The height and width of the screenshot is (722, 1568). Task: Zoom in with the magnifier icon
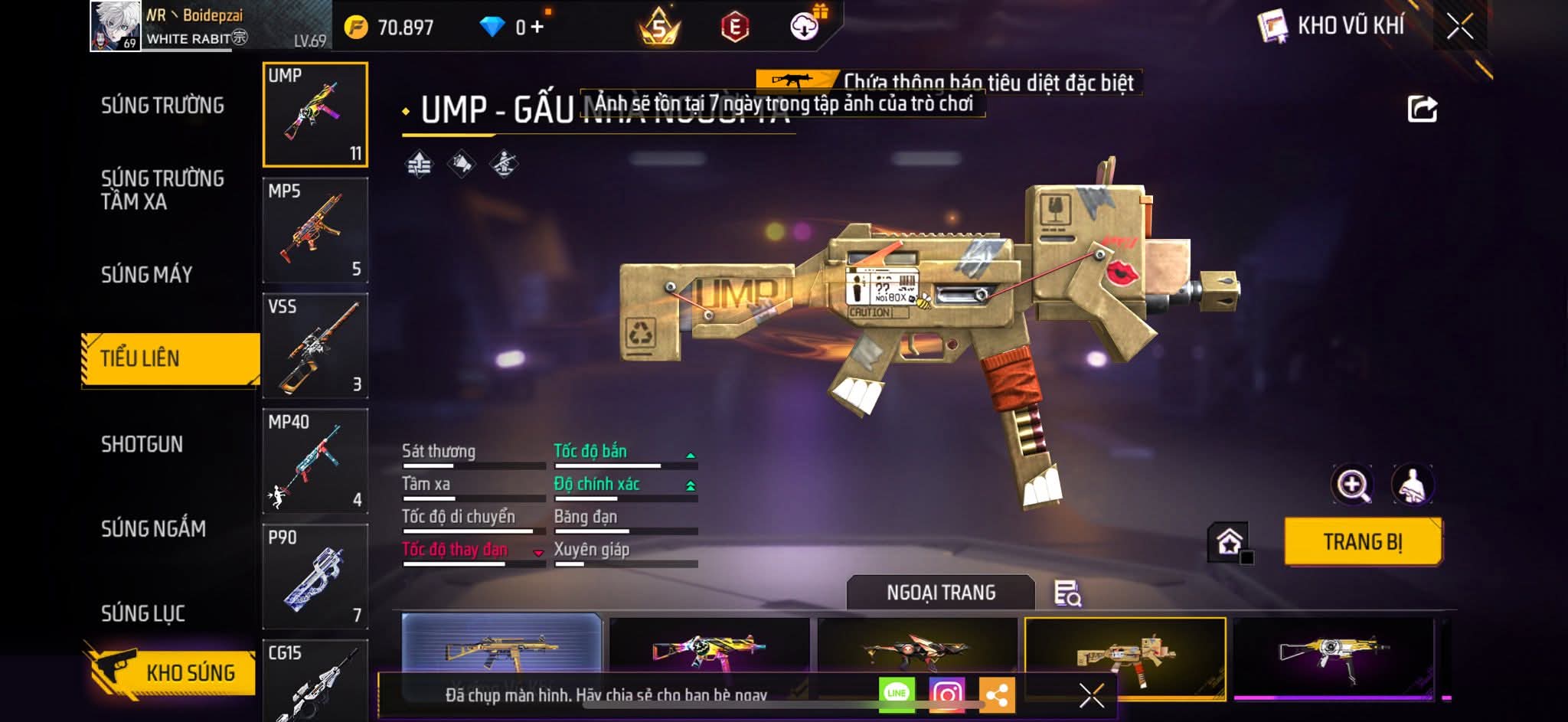(1353, 485)
